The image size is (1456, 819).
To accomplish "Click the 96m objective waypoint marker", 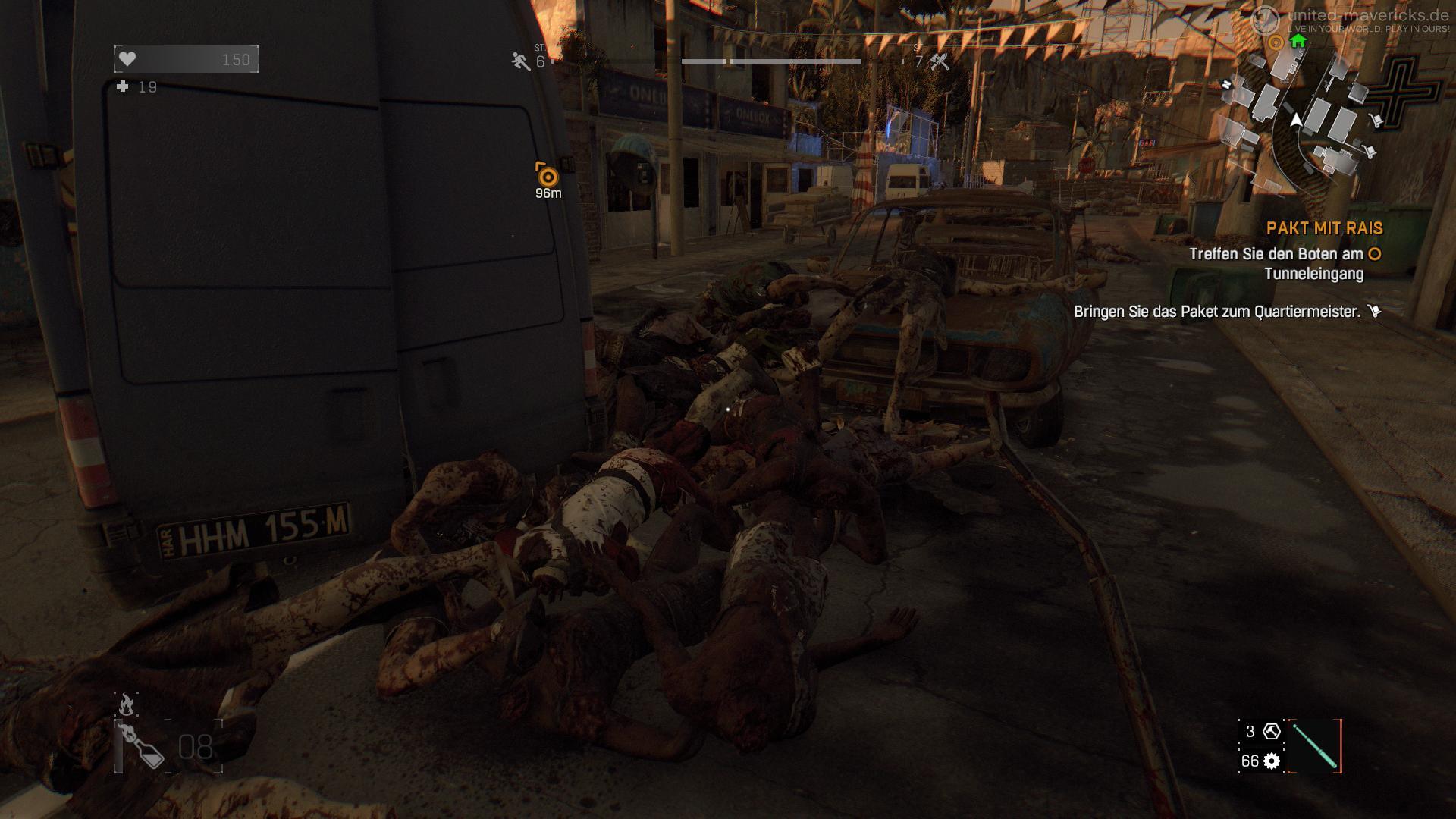I will (x=548, y=177).
